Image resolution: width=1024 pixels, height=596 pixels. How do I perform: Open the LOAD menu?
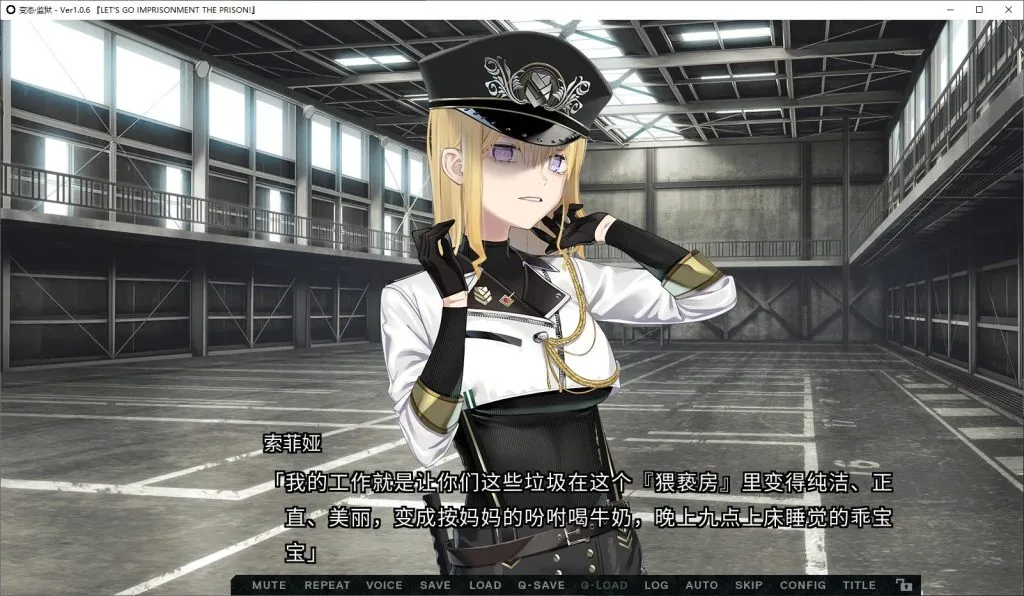(485, 585)
